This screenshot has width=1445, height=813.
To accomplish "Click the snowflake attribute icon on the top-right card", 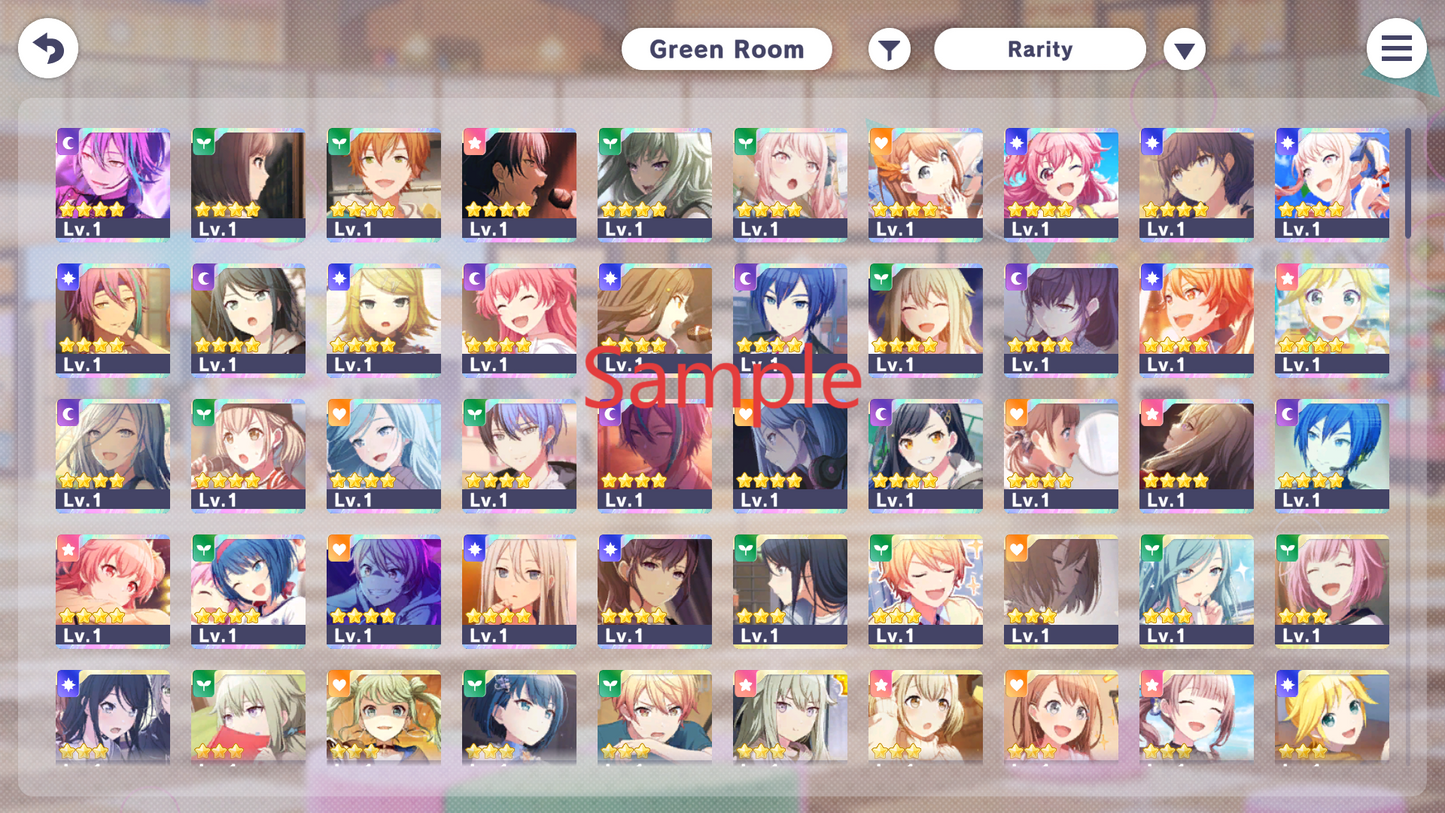I will 1285,143.
